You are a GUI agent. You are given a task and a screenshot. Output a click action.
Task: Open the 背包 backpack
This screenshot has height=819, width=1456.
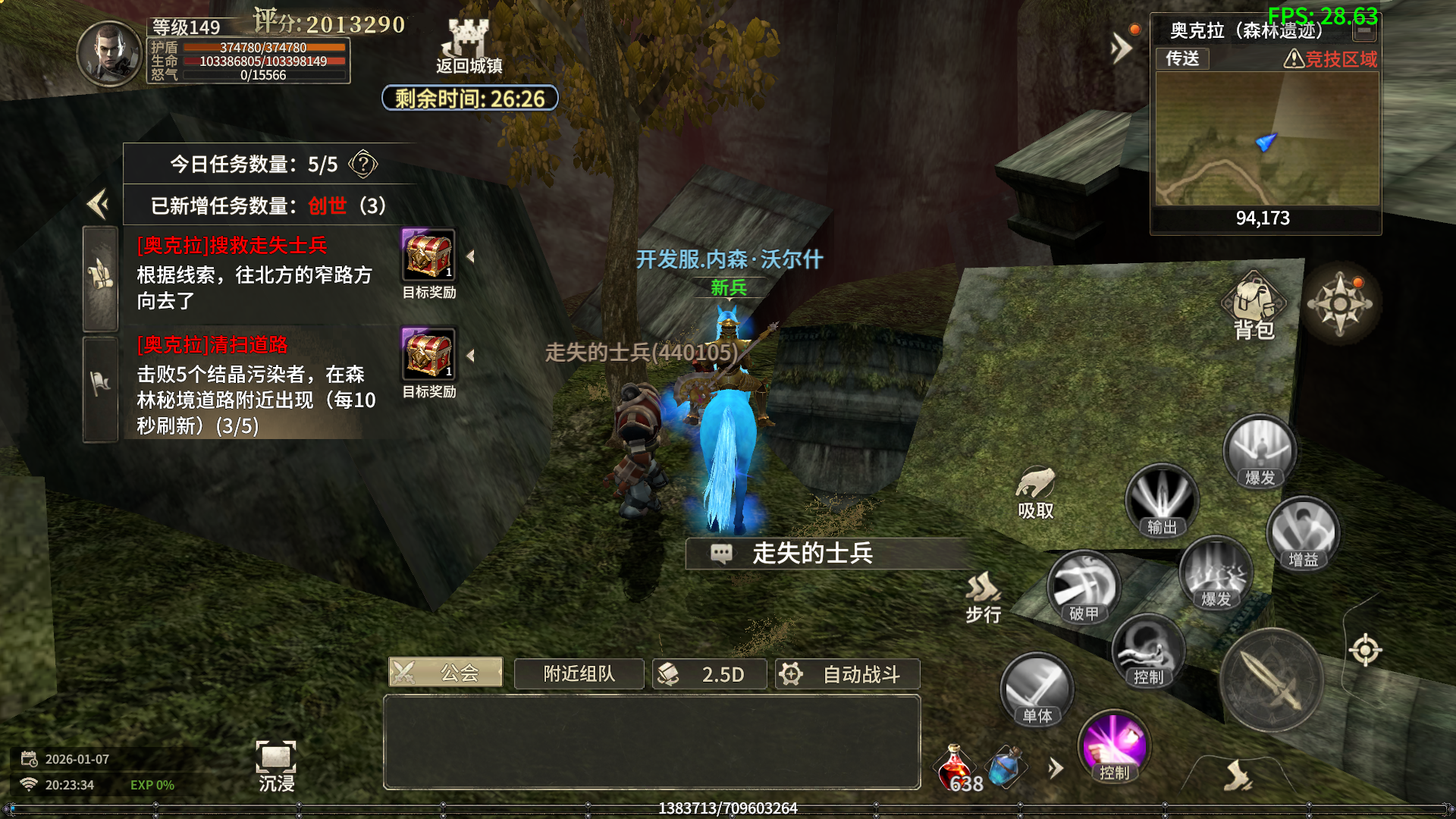[1254, 306]
